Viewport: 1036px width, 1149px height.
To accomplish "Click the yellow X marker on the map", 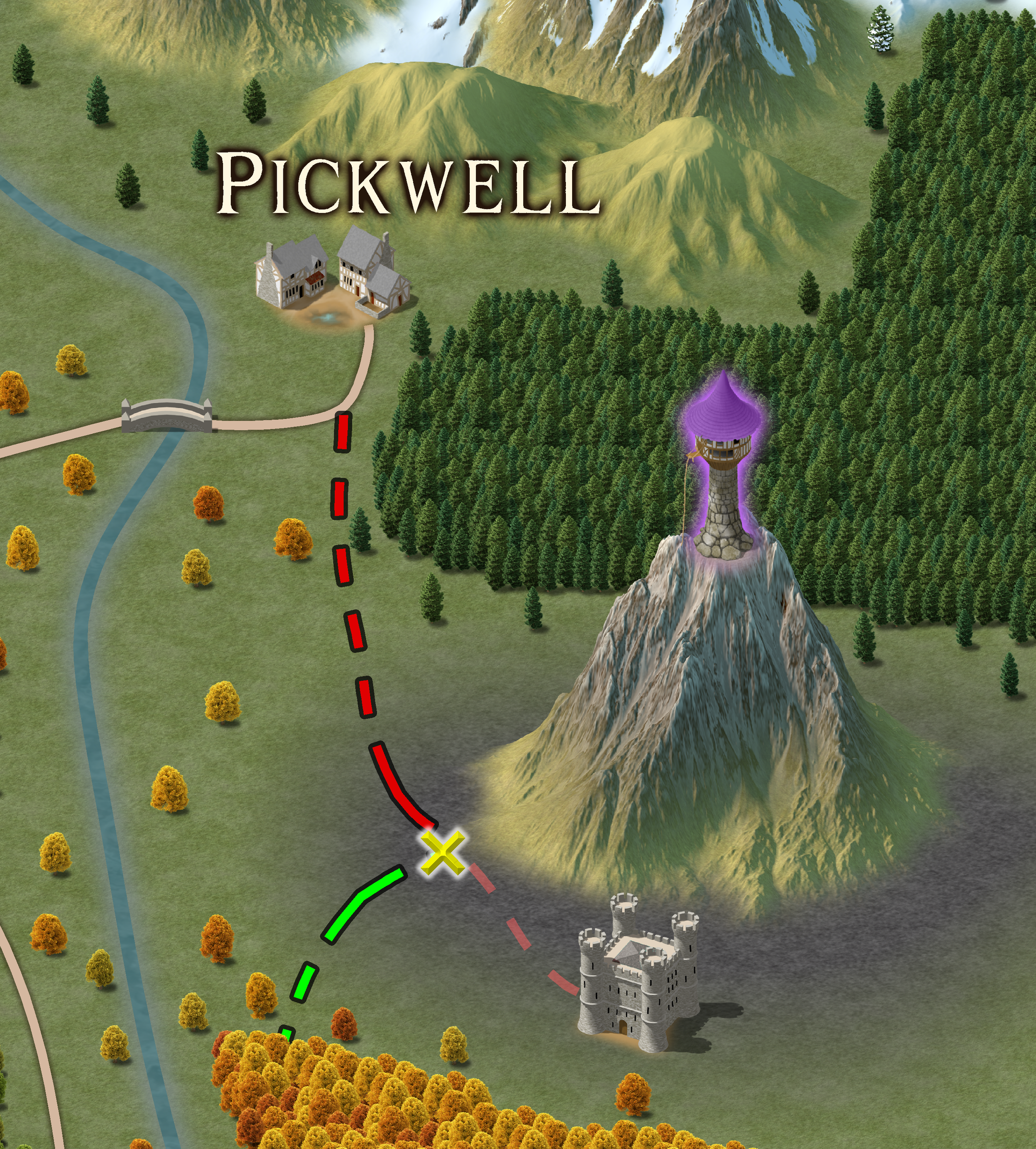I will (x=443, y=853).
